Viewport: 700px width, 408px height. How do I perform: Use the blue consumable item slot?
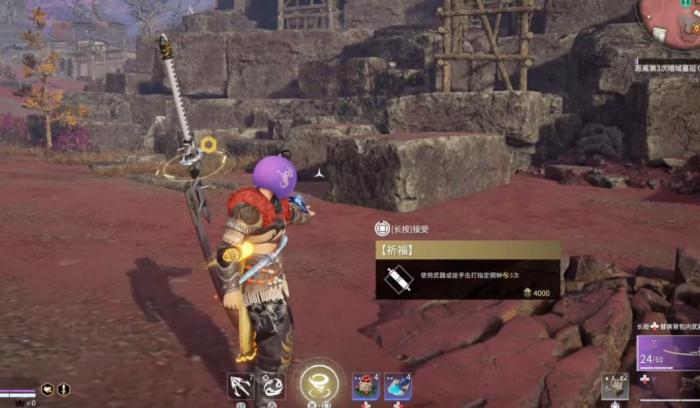(x=398, y=386)
